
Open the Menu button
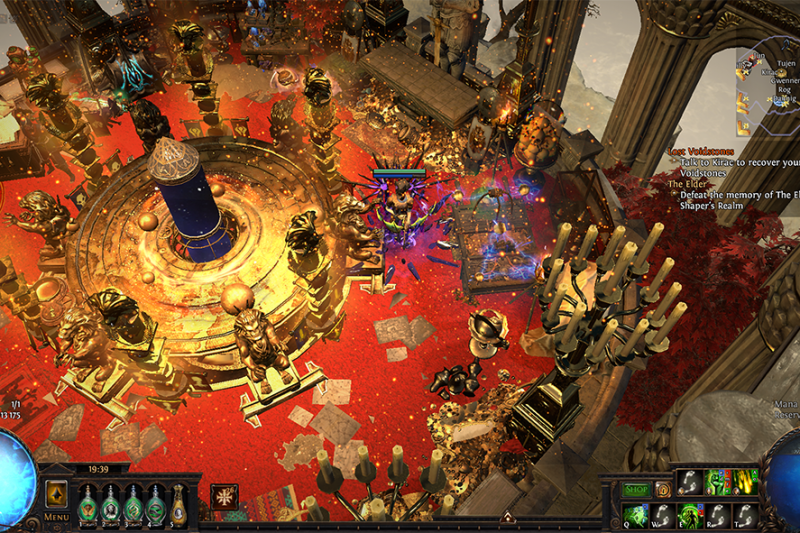tap(56, 518)
